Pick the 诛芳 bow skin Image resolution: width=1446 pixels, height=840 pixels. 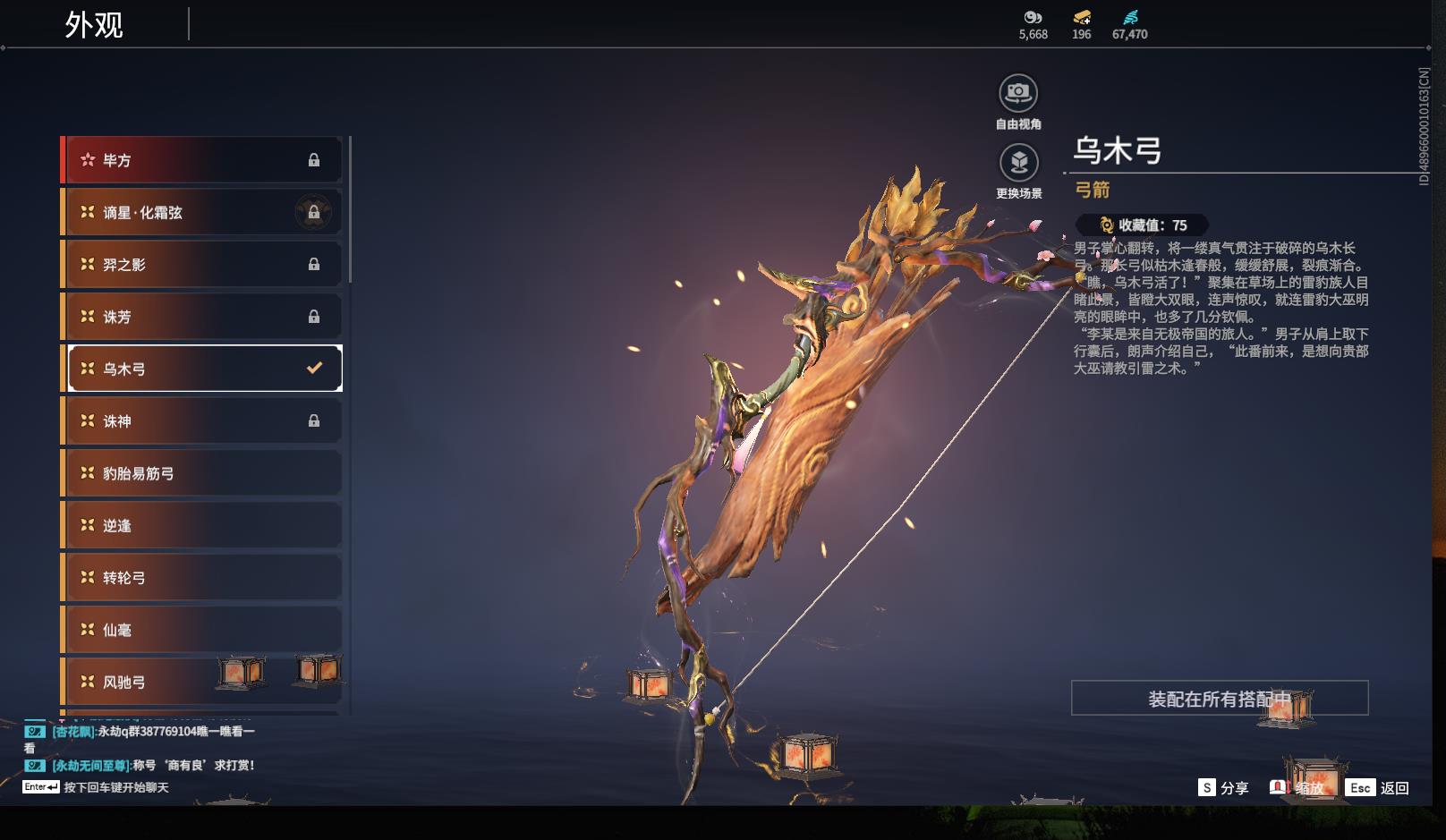tap(202, 317)
